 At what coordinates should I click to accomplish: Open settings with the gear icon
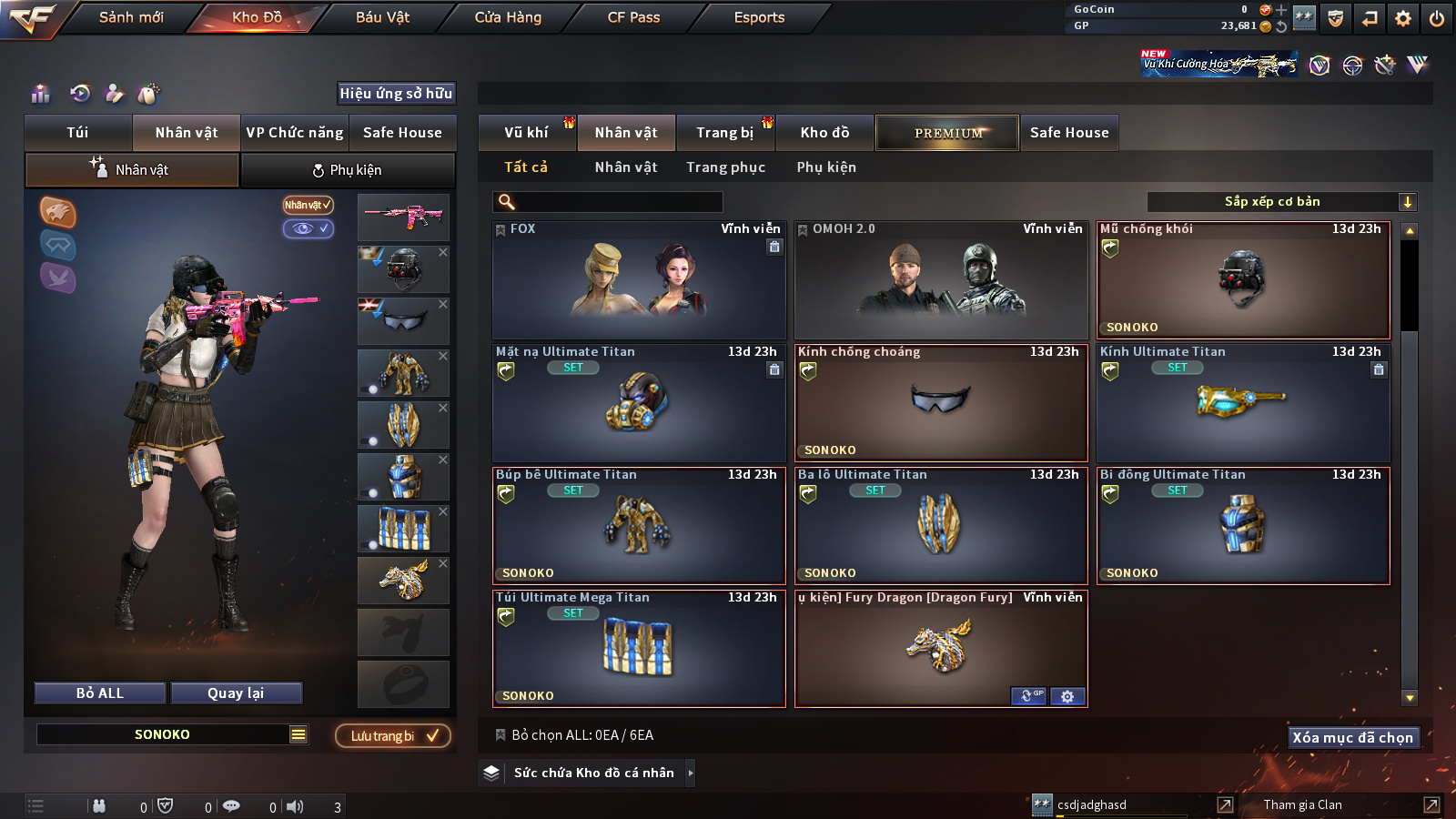click(1403, 18)
